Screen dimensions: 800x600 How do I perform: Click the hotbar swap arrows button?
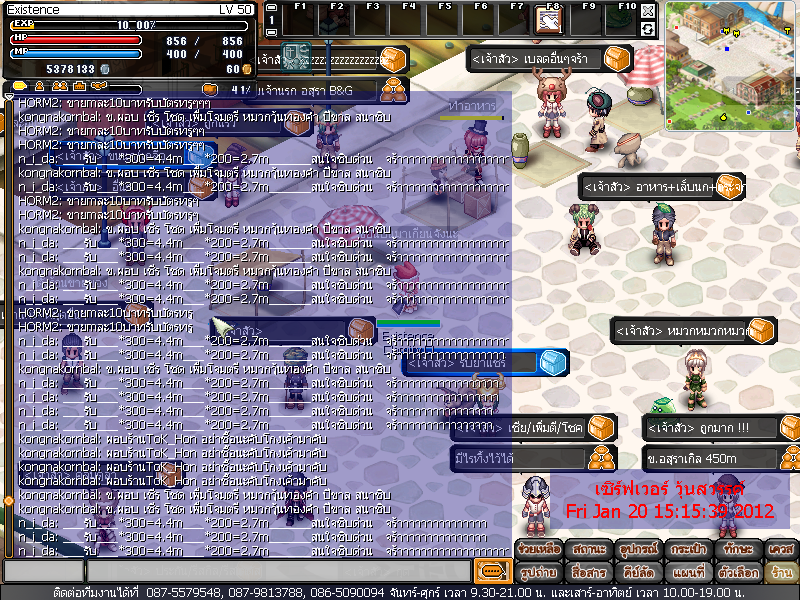click(648, 29)
